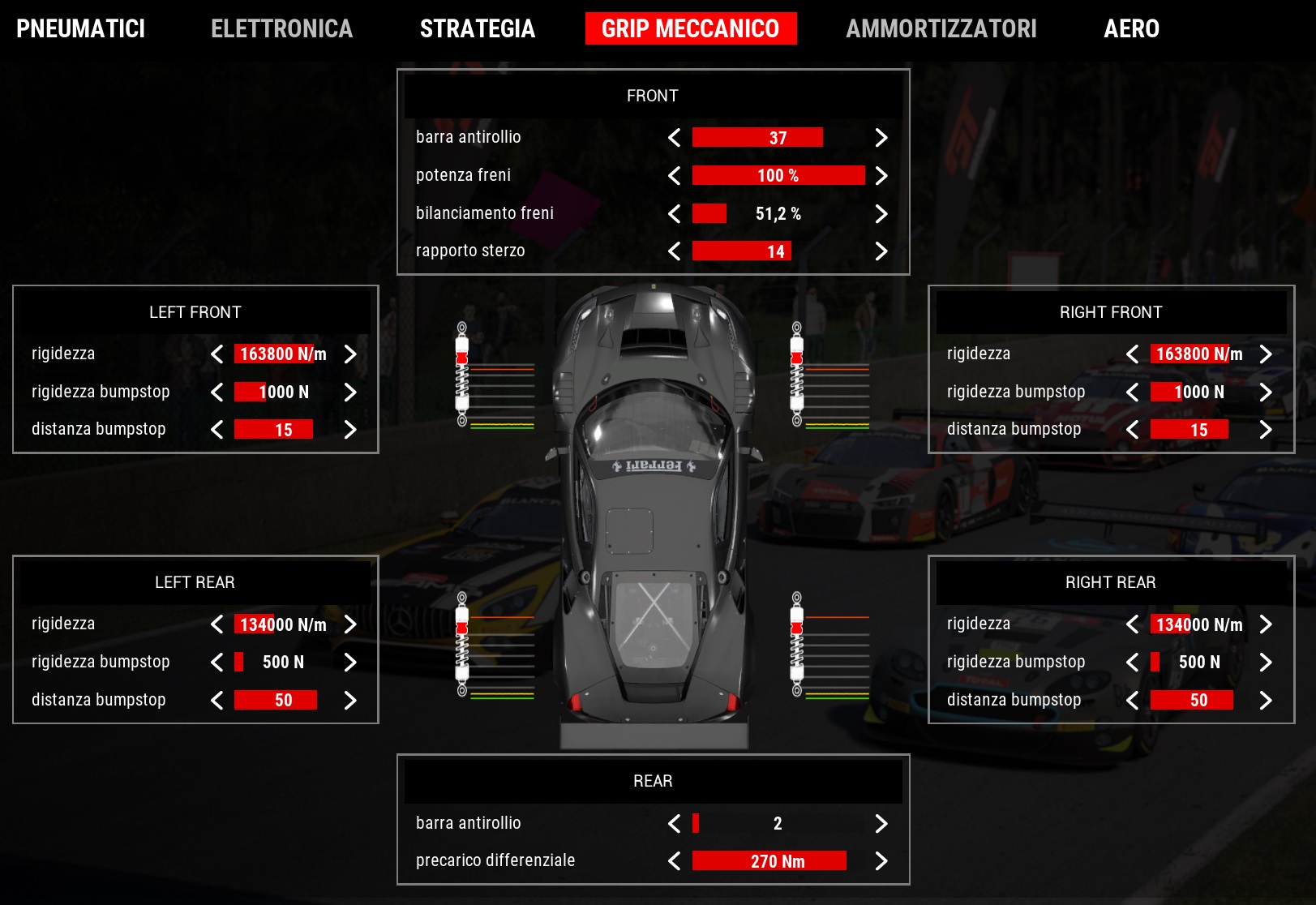Select the STRATEGIA tab
The height and width of the screenshot is (905, 1316).
[x=478, y=29]
